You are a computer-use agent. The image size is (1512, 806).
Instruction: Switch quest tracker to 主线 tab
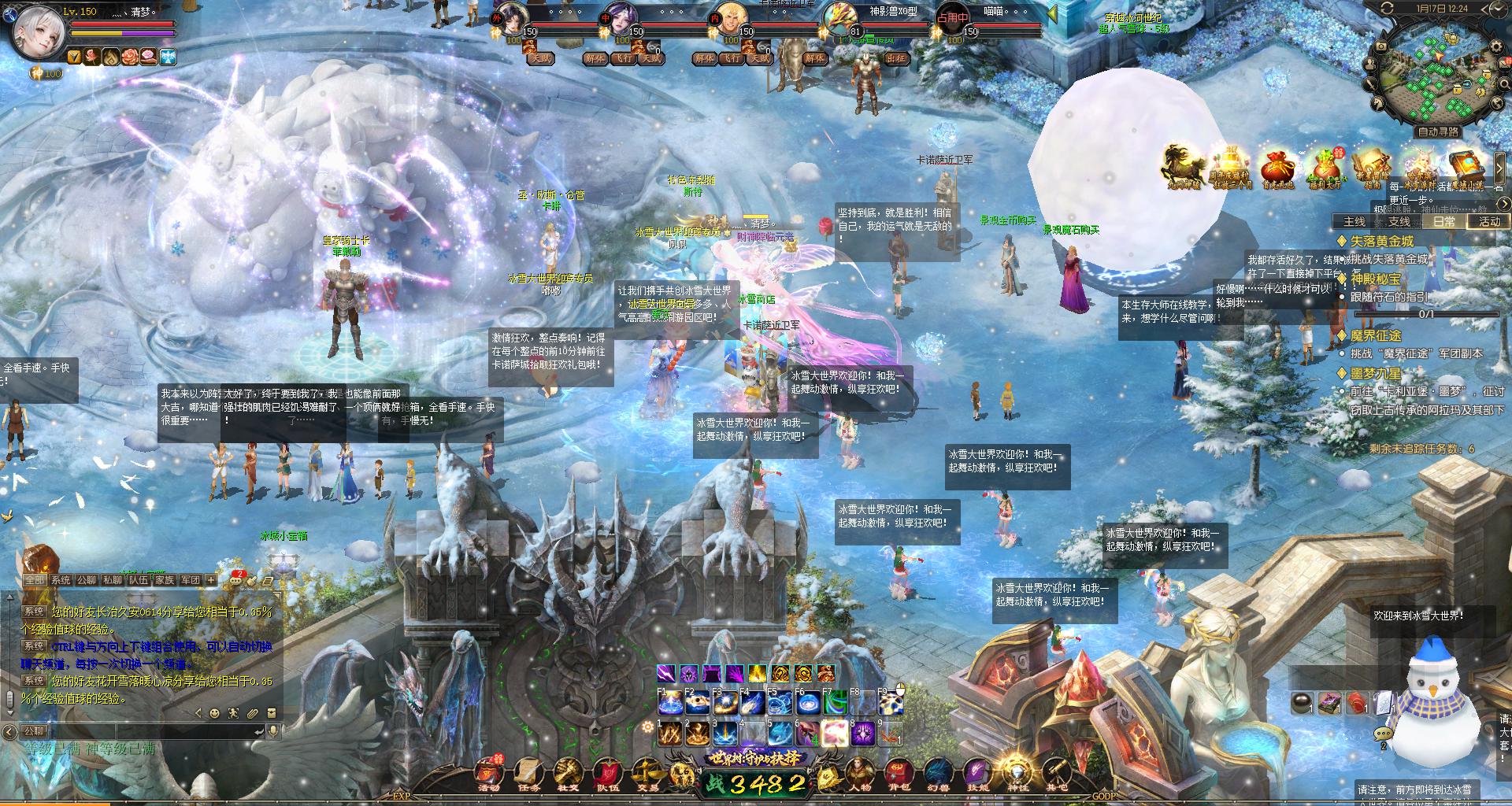pos(1354,221)
